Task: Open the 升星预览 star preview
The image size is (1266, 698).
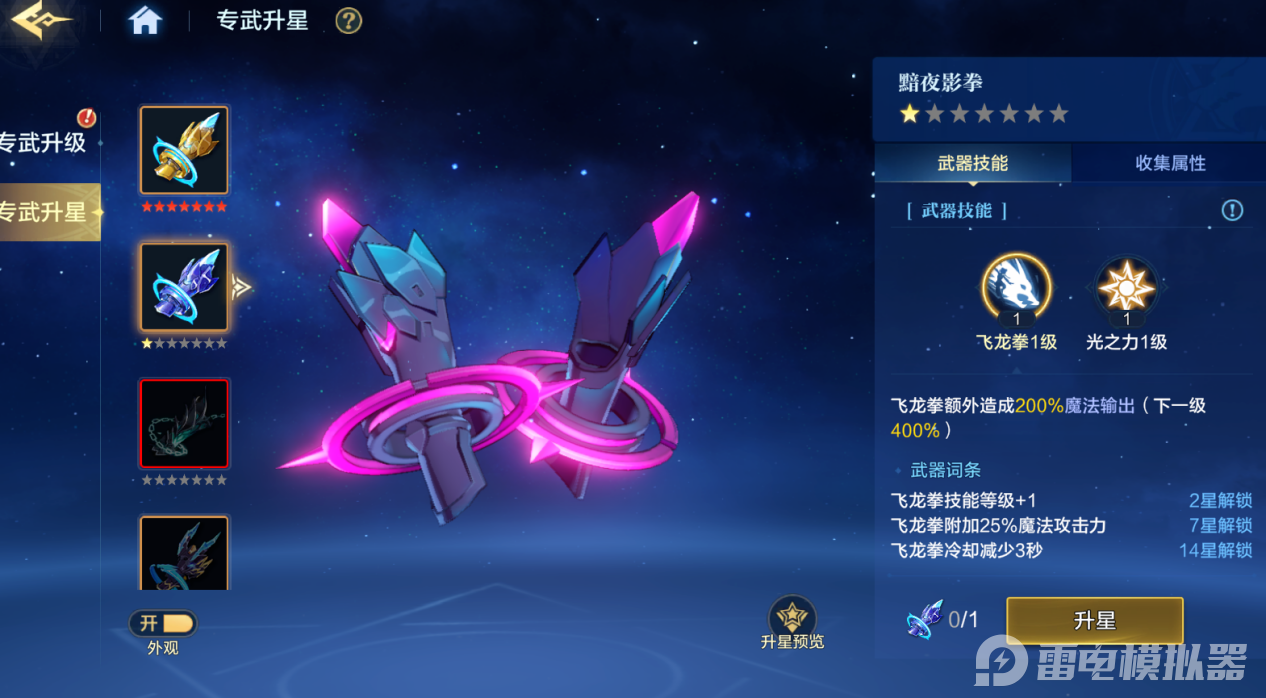Action: pos(792,618)
